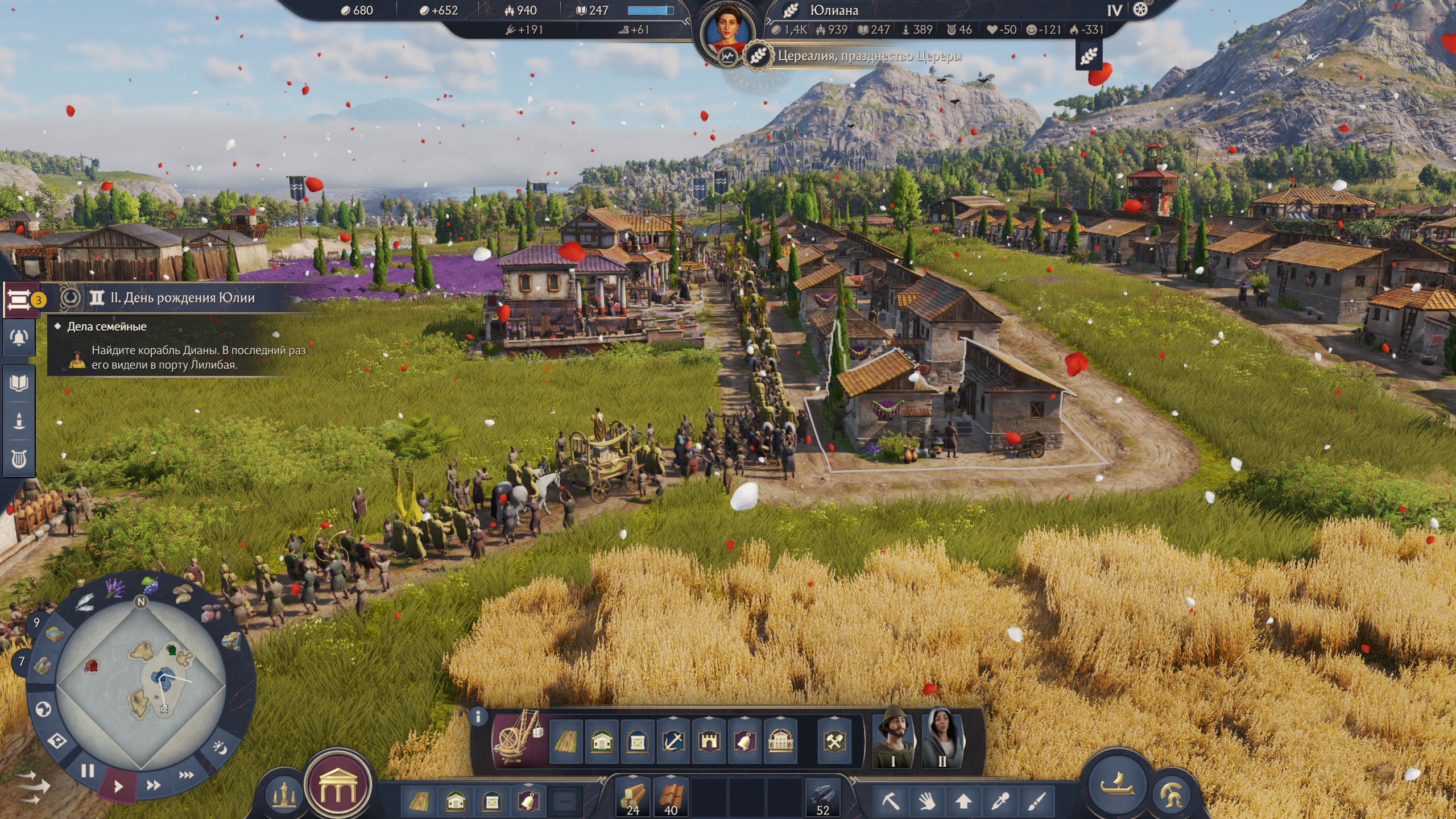Open the notifications bell on left sidebar

(19, 337)
